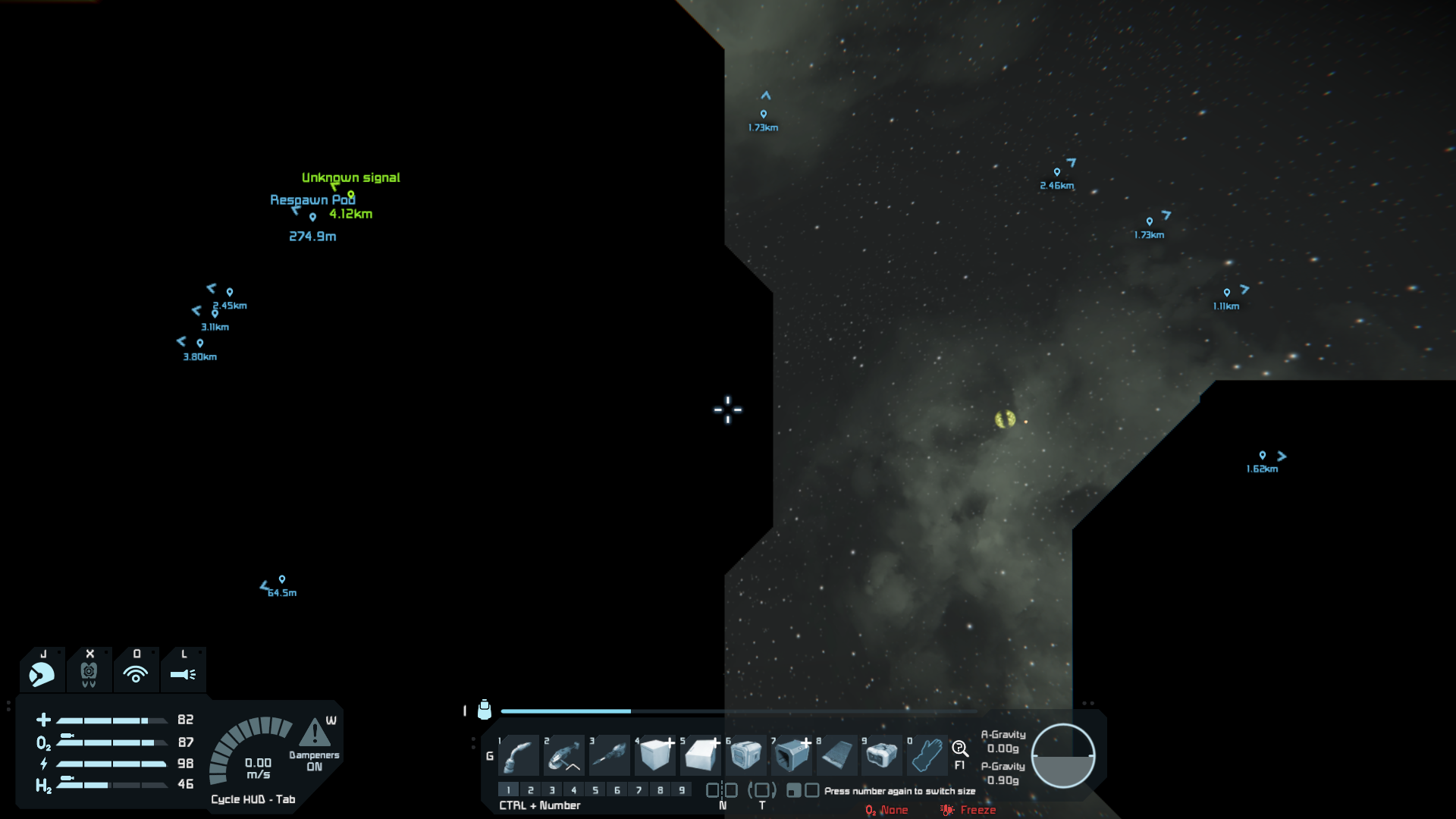This screenshot has width=1456, height=819.
Task: Pick the small crate block in slot 9
Action: tap(881, 755)
